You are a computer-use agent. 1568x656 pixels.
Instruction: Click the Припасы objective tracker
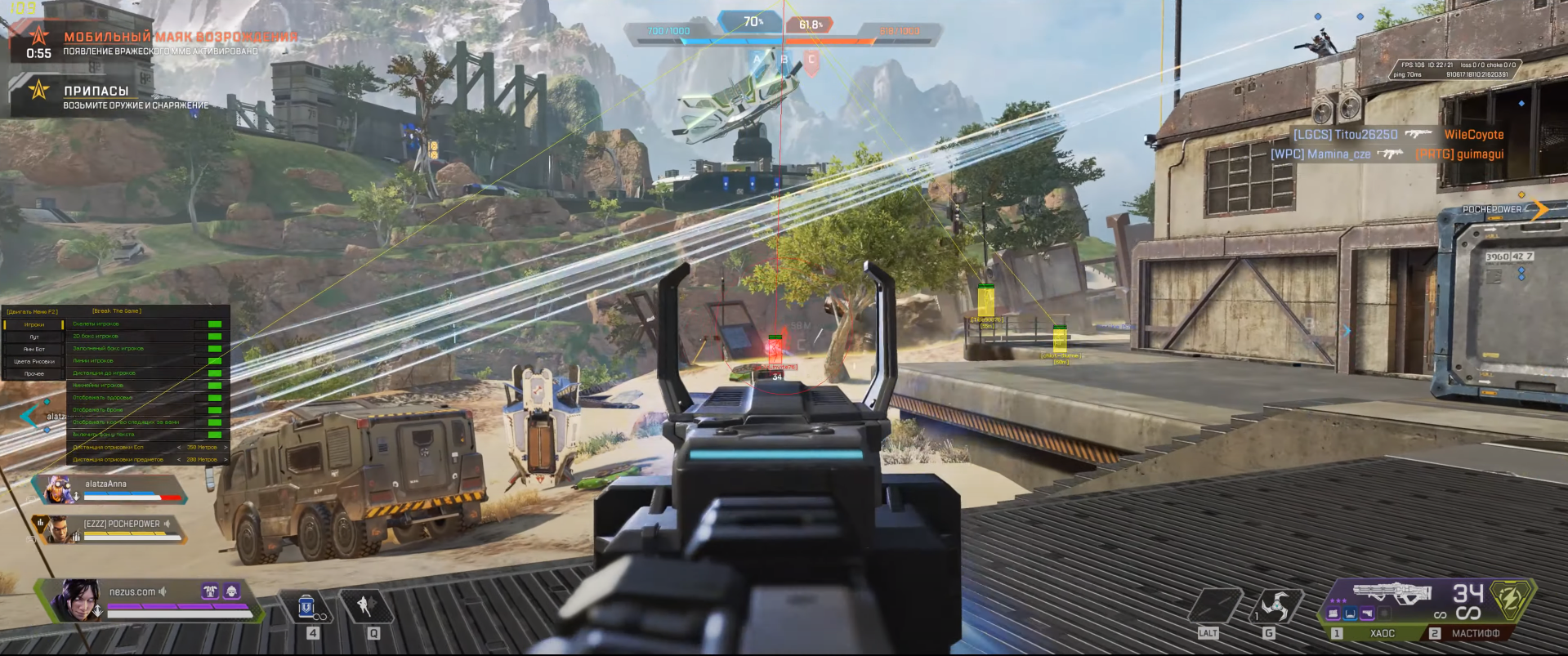[x=98, y=96]
